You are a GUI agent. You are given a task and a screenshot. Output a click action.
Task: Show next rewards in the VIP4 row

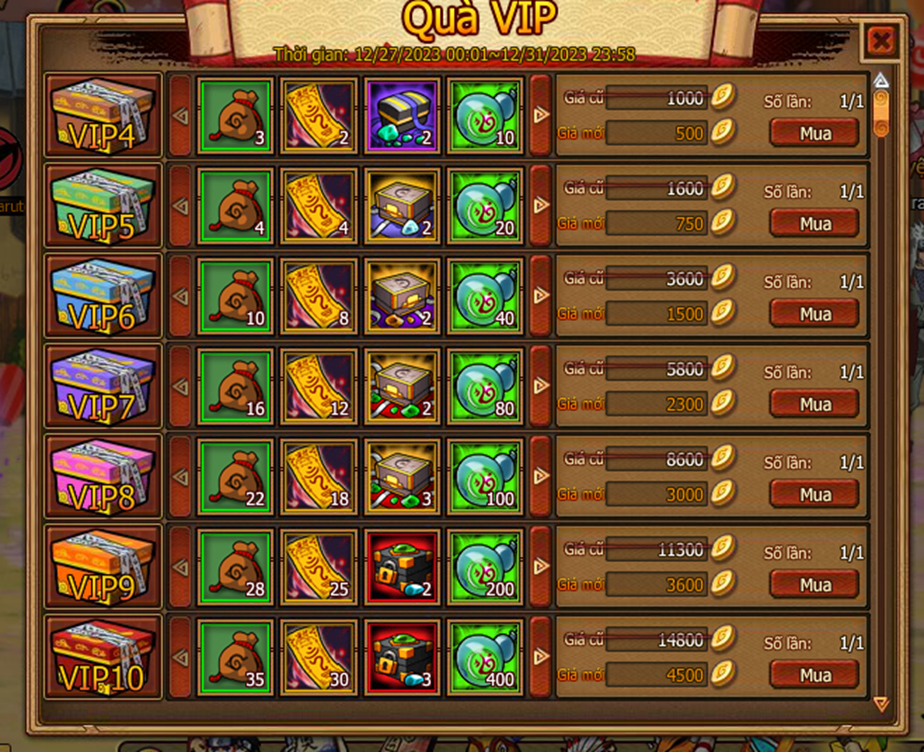click(x=541, y=114)
